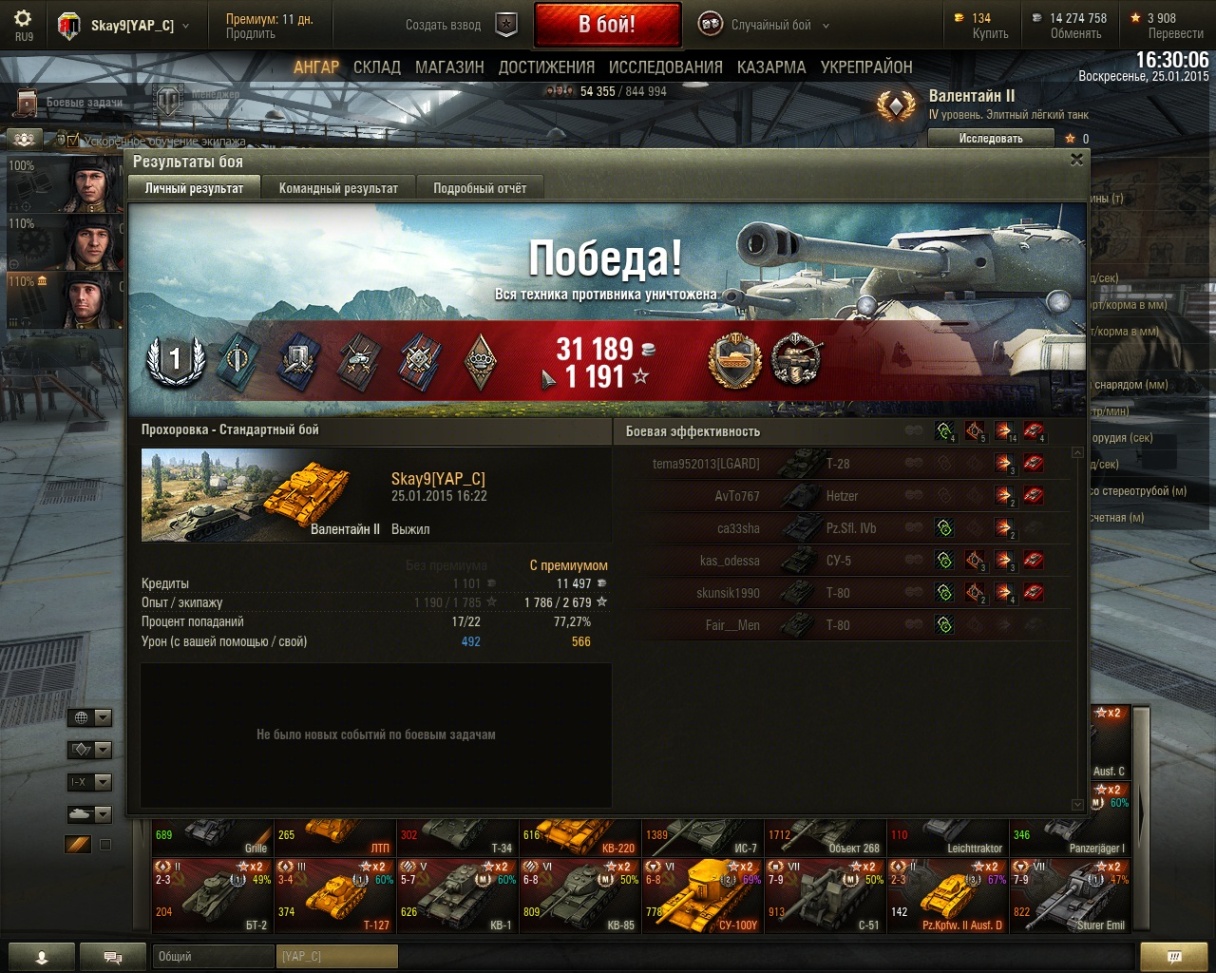This screenshot has width=1216, height=973.
Task: Open the "СКЛАД" menu
Action: tap(377, 67)
